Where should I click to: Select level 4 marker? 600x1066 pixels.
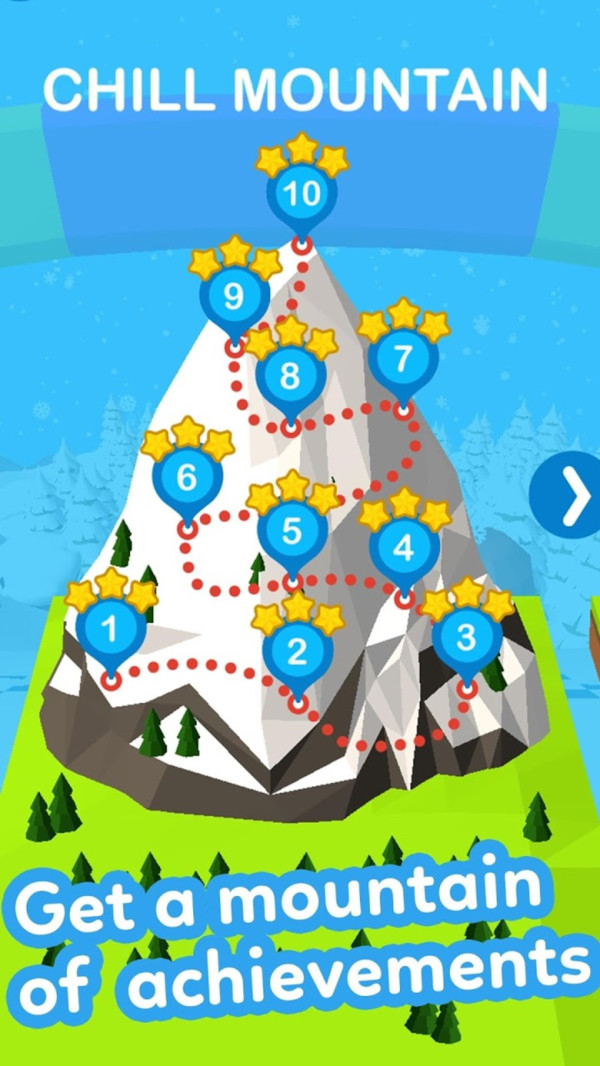tap(404, 549)
